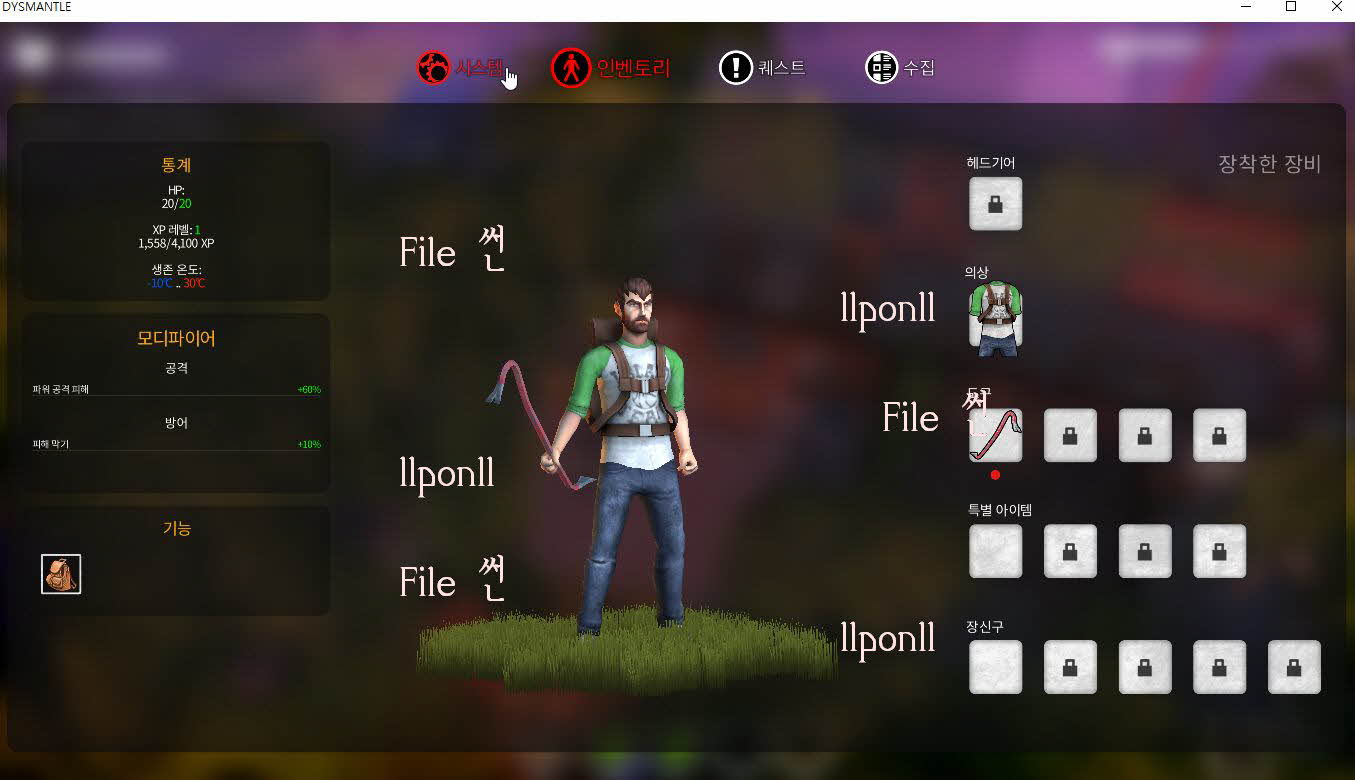Image resolution: width=1355 pixels, height=780 pixels.
Task: Select the empty 장신구 slot
Action: click(x=995, y=667)
